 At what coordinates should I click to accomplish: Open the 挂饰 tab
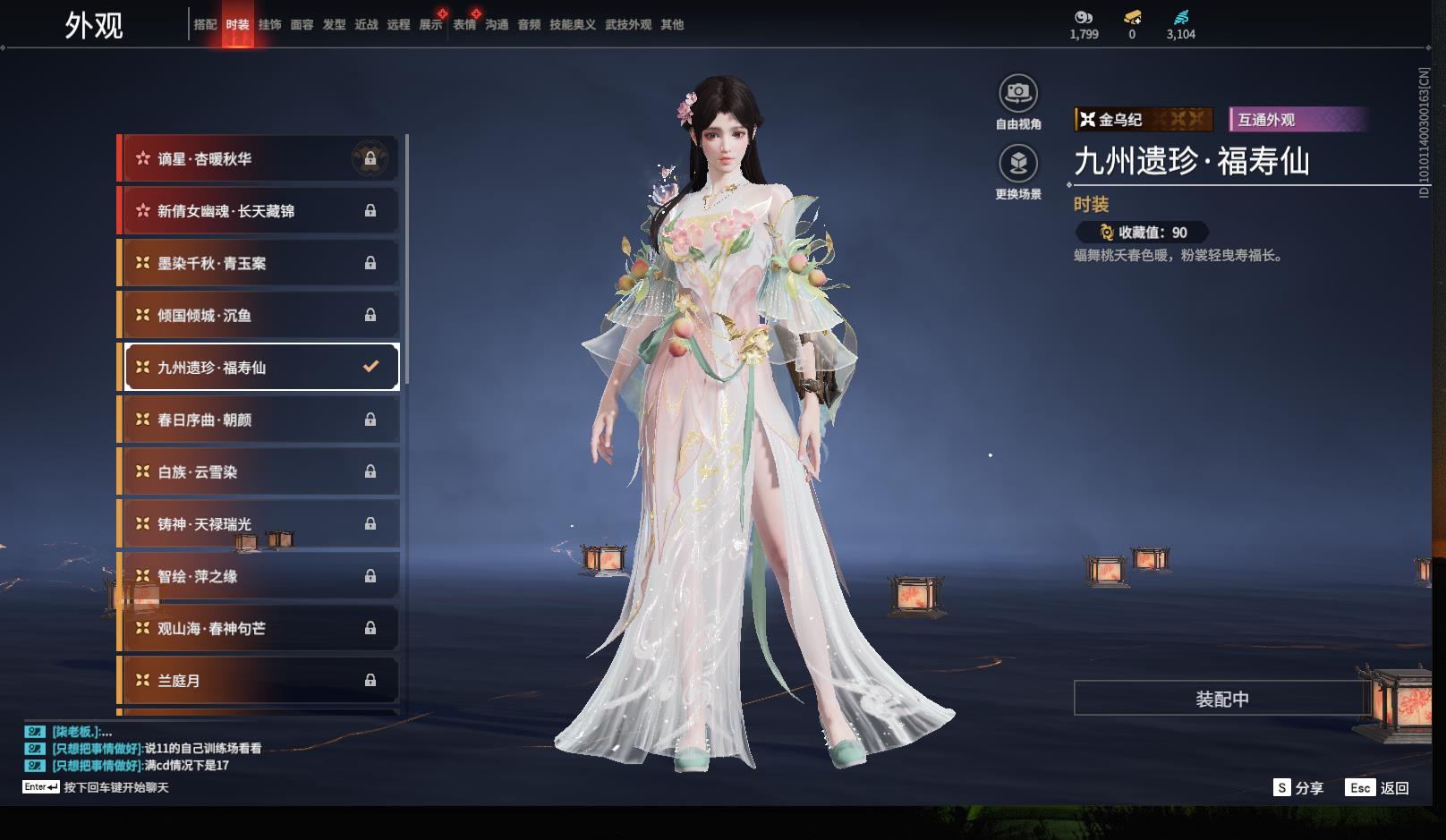269,25
